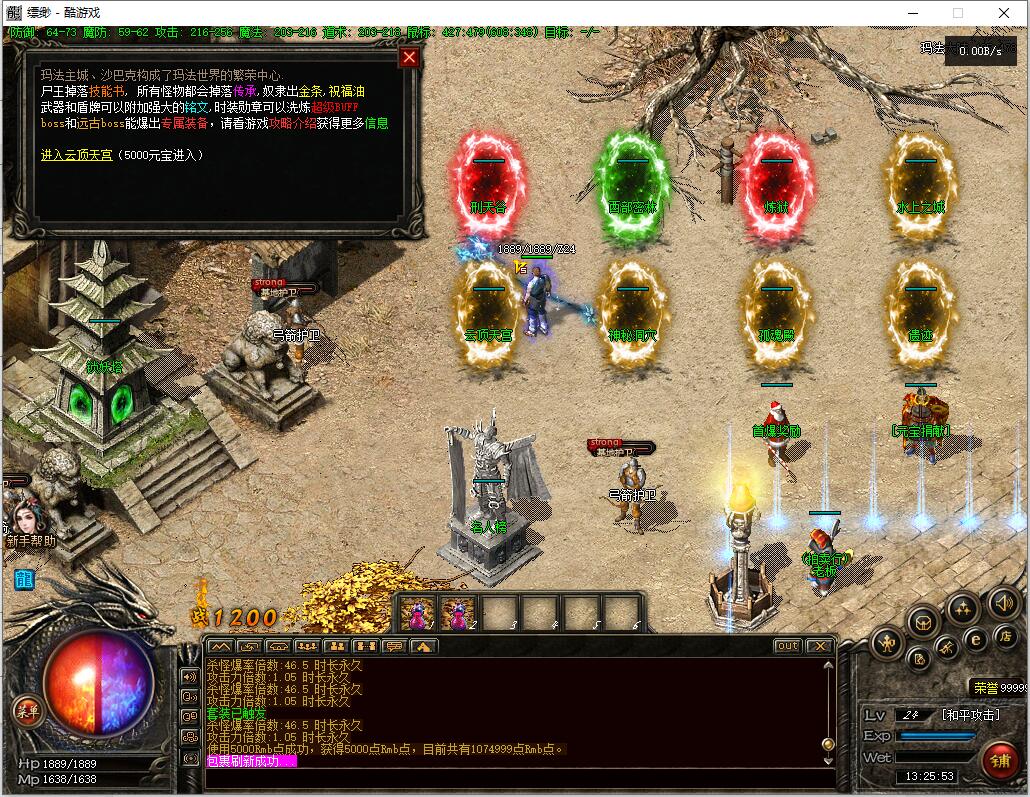Use the first red potion hotbar slot
Screen dimensions: 1030x797
417,613
